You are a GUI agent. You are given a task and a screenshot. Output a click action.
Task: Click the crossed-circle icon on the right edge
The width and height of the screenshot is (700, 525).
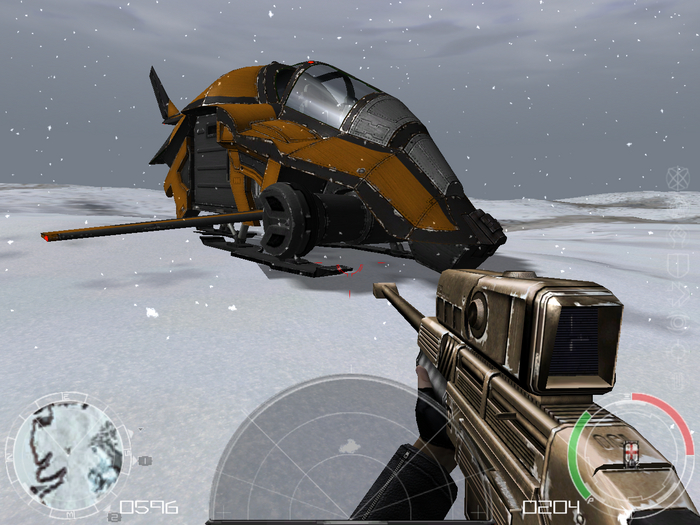tap(679, 179)
